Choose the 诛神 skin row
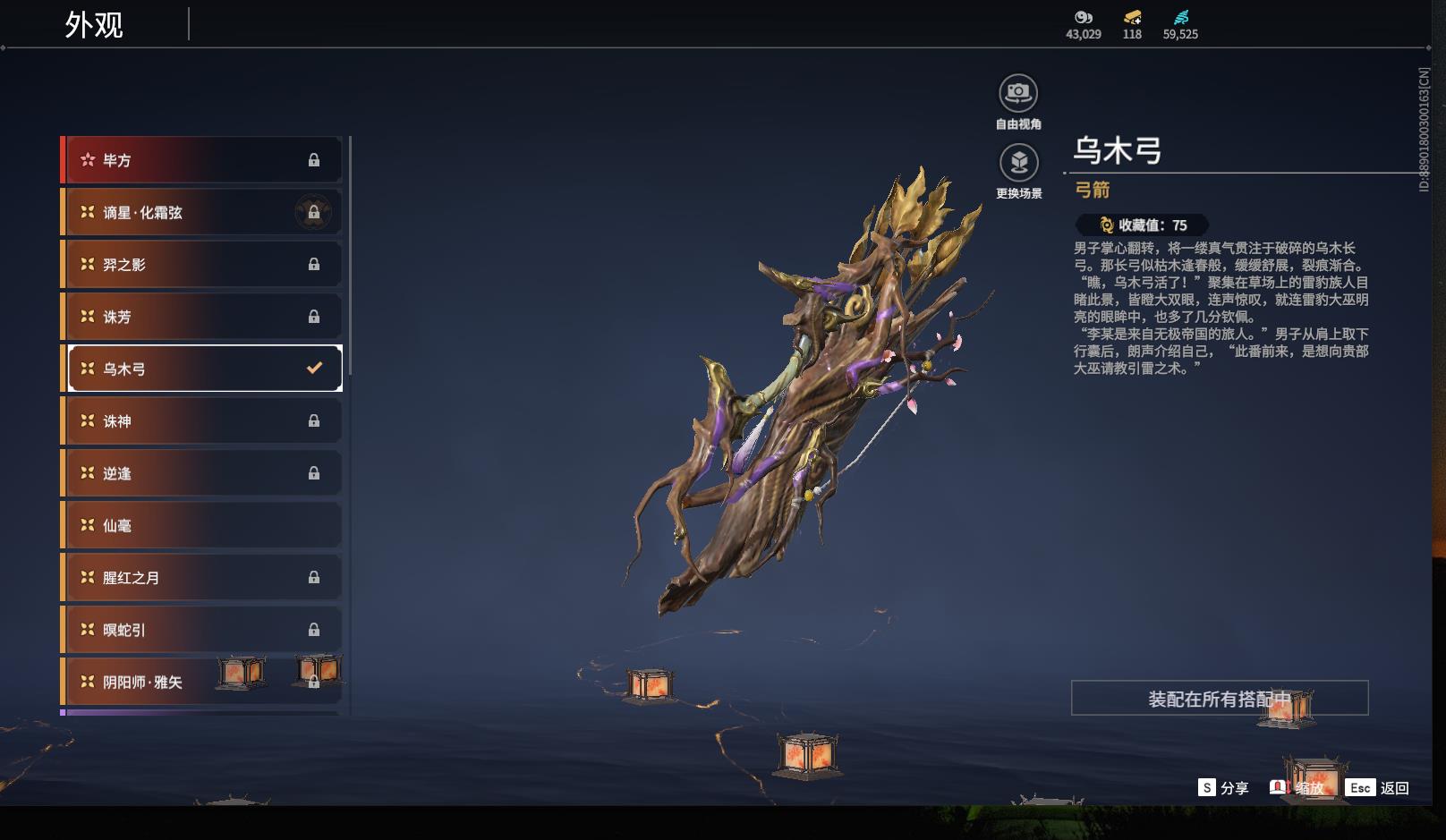Image resolution: width=1446 pixels, height=840 pixels. pyautogui.click(x=202, y=420)
